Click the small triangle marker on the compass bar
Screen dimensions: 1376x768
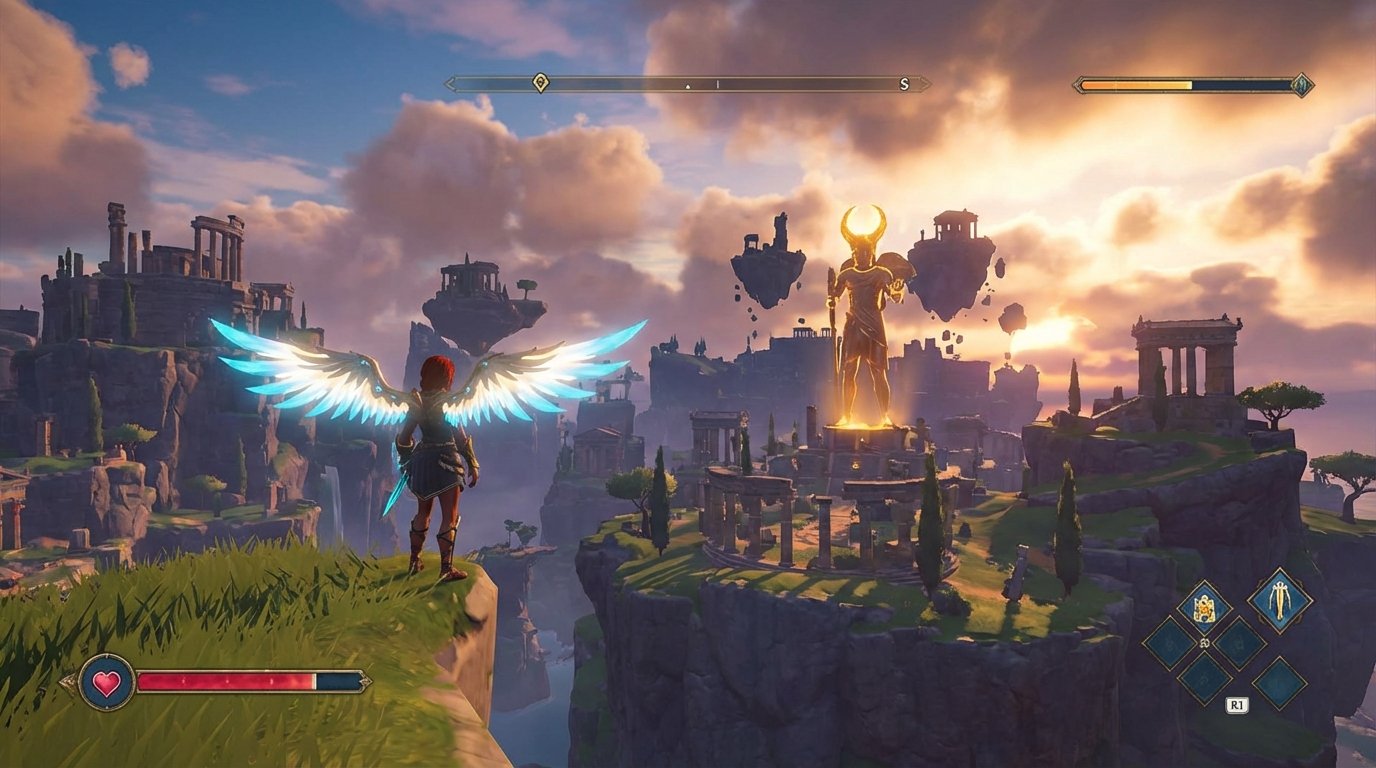687,87
